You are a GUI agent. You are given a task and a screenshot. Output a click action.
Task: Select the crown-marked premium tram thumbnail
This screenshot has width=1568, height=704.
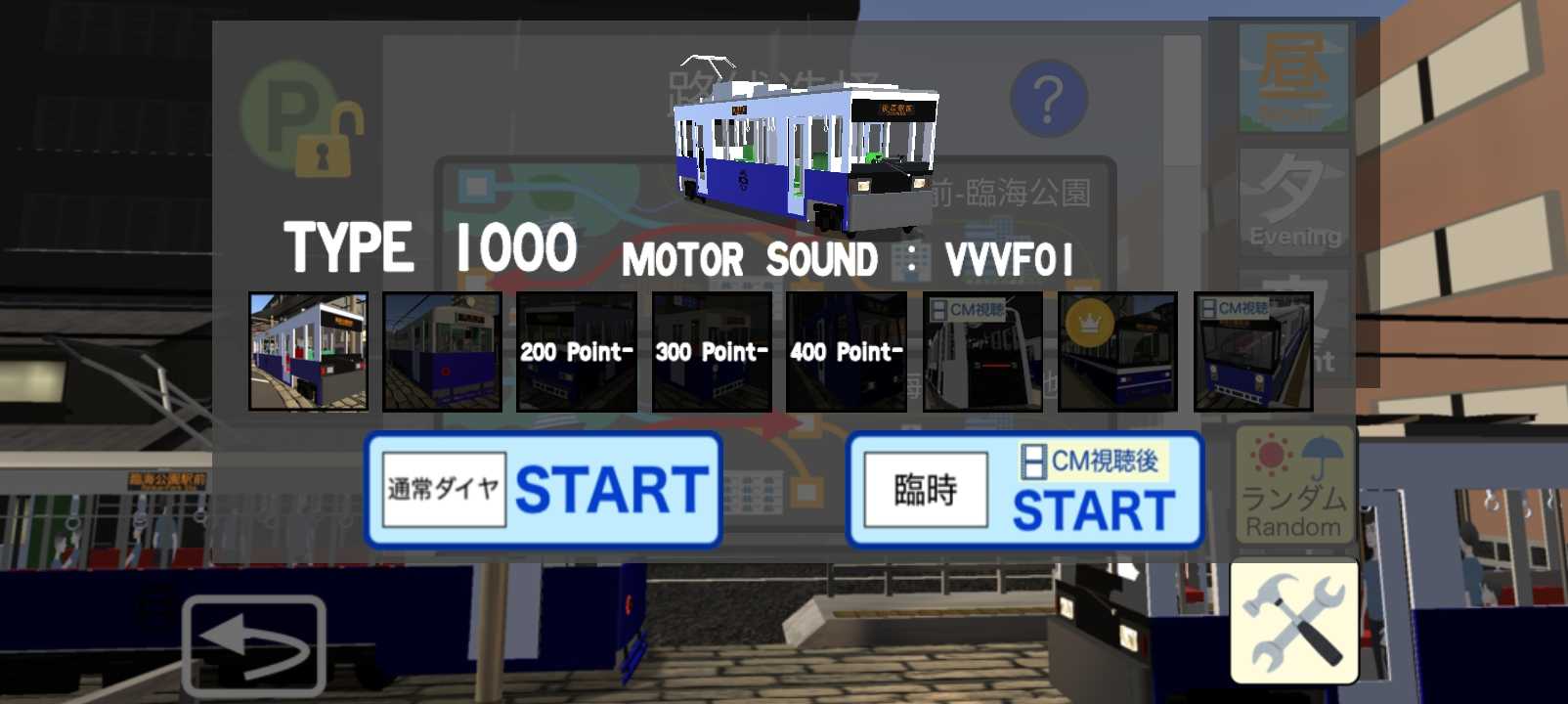tap(1117, 352)
